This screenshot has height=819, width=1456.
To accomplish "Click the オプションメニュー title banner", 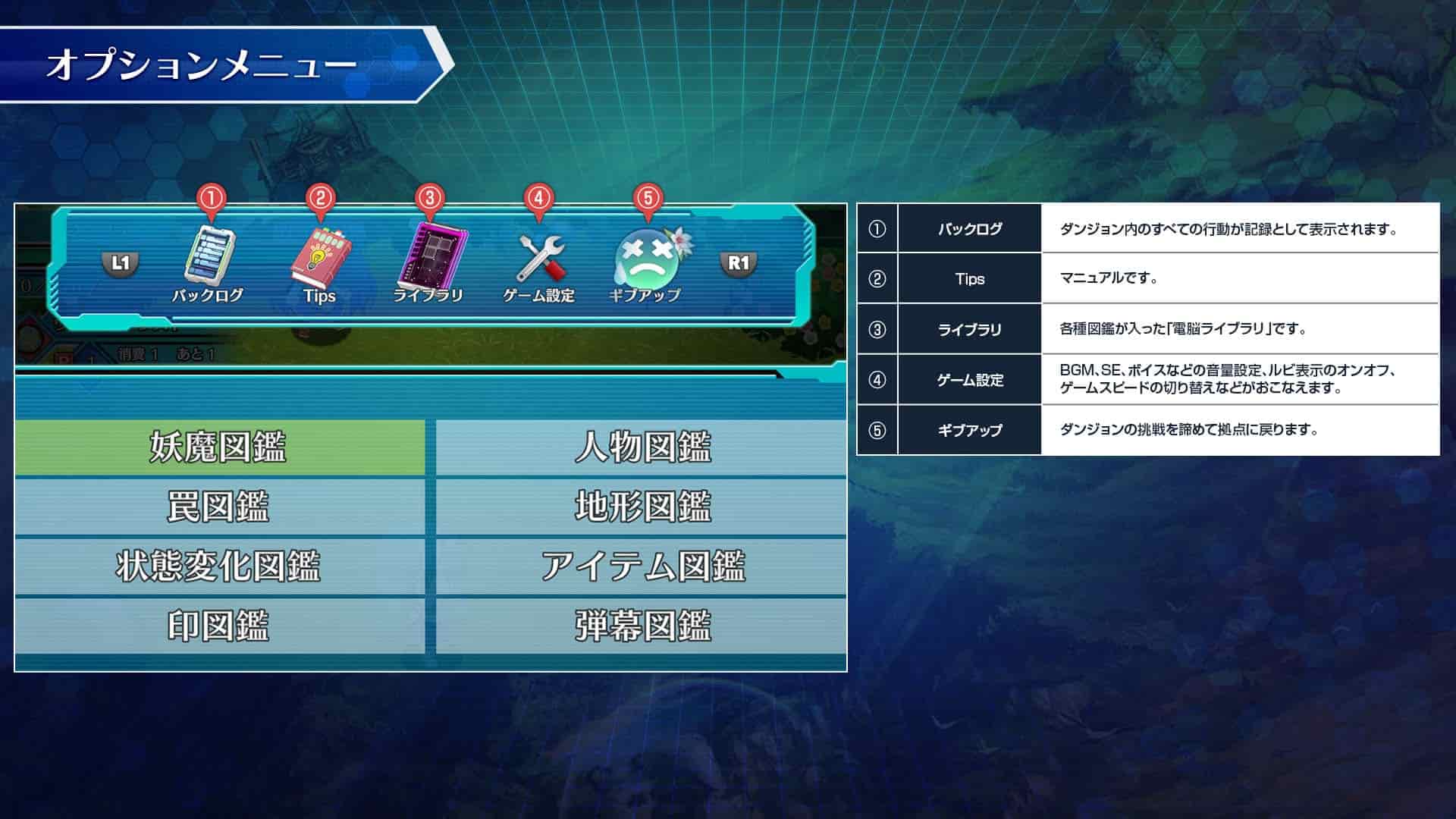I will coord(201,64).
